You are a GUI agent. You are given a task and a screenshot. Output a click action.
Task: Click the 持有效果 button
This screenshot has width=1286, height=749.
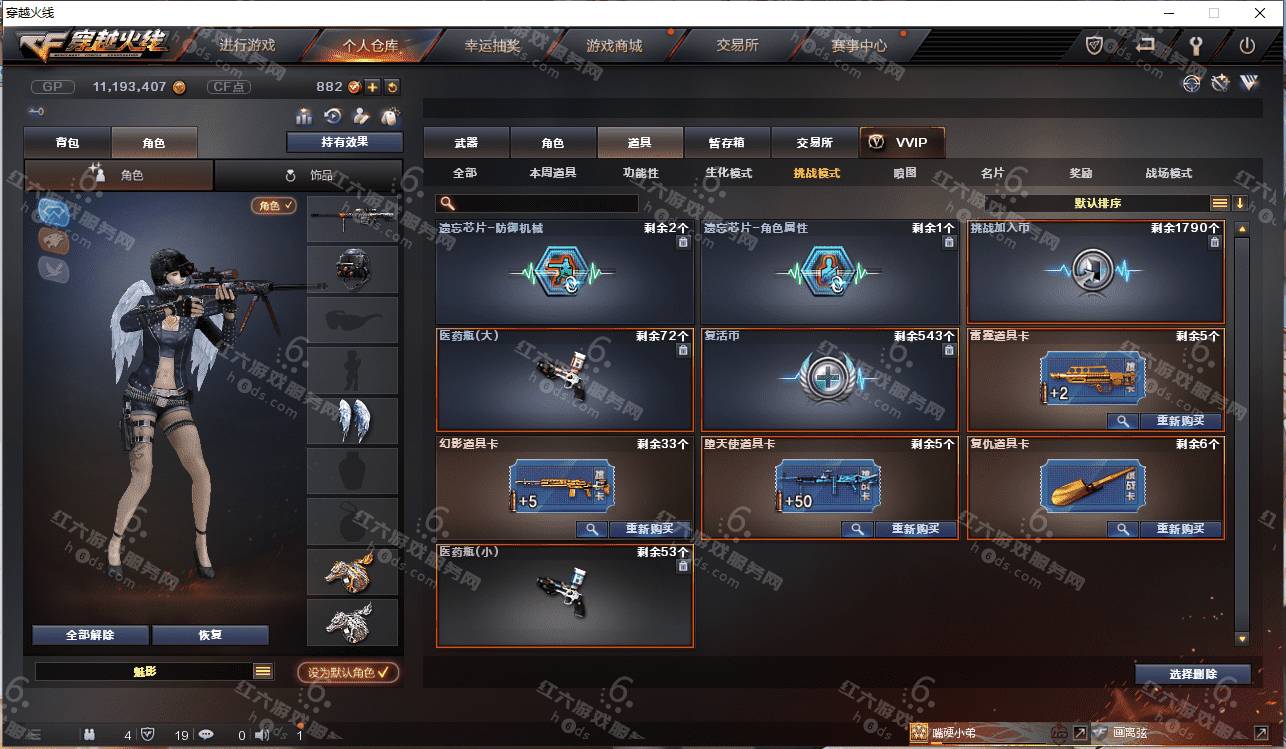pos(344,142)
